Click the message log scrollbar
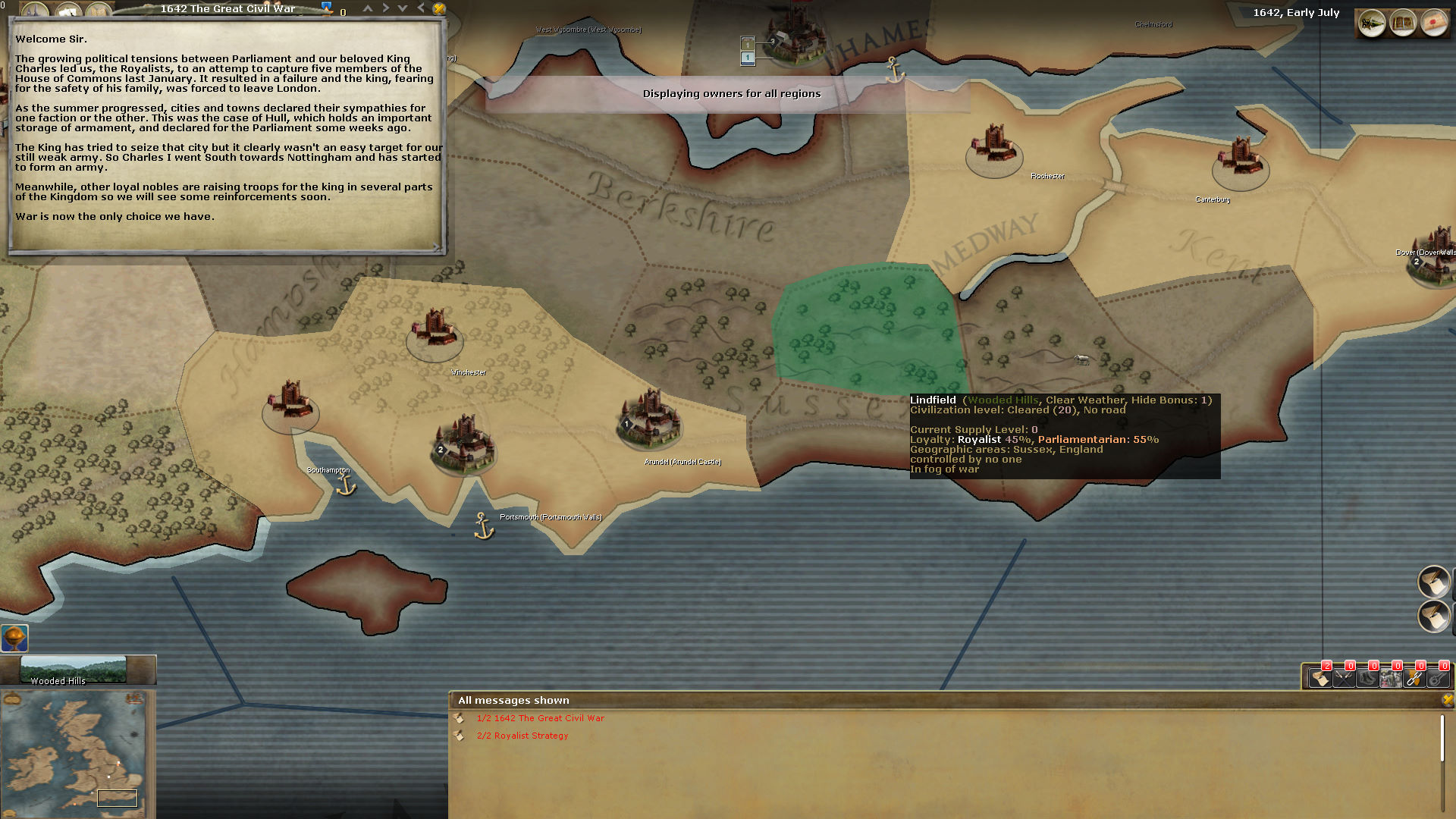The height and width of the screenshot is (819, 1456). tap(1442, 738)
